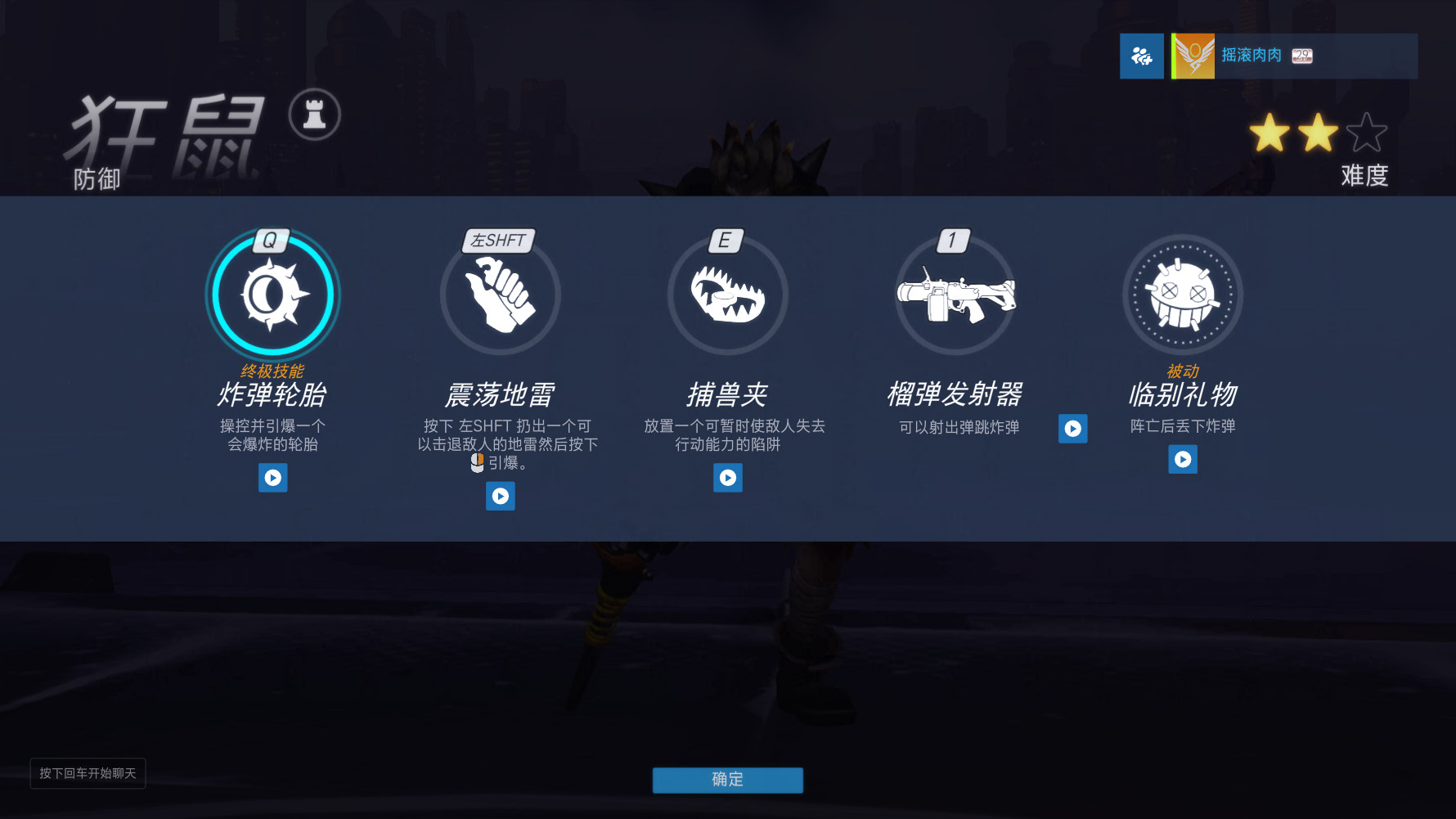Play the 捕兽夹 preview video

tap(727, 478)
